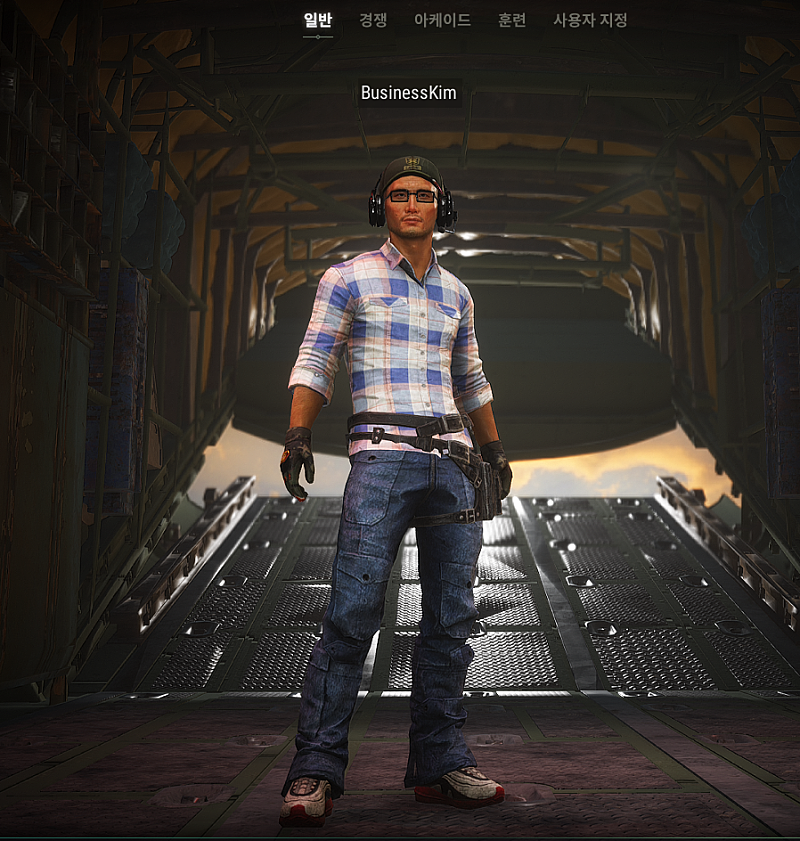
Task: Select the 일반 mode tab
Action: (318, 20)
